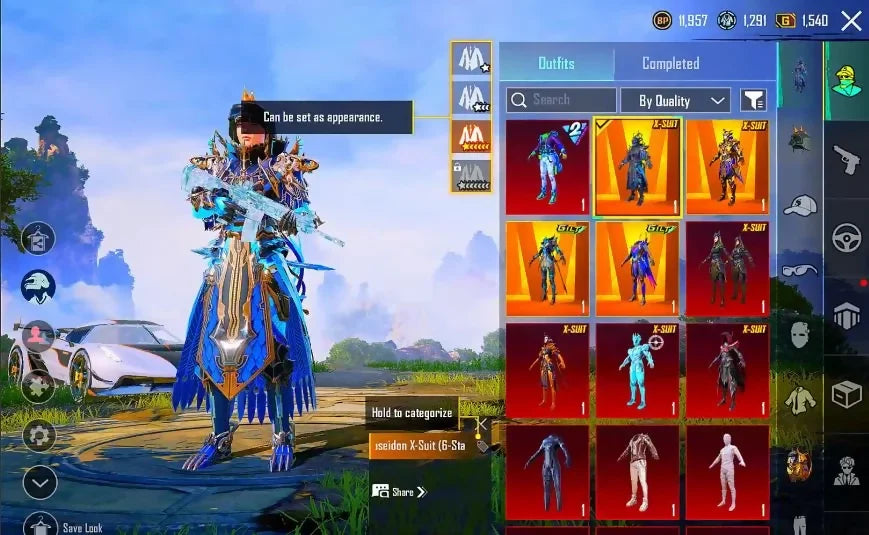Open the supply crate box category
Viewport: 869px width, 535px height.
[x=846, y=394]
